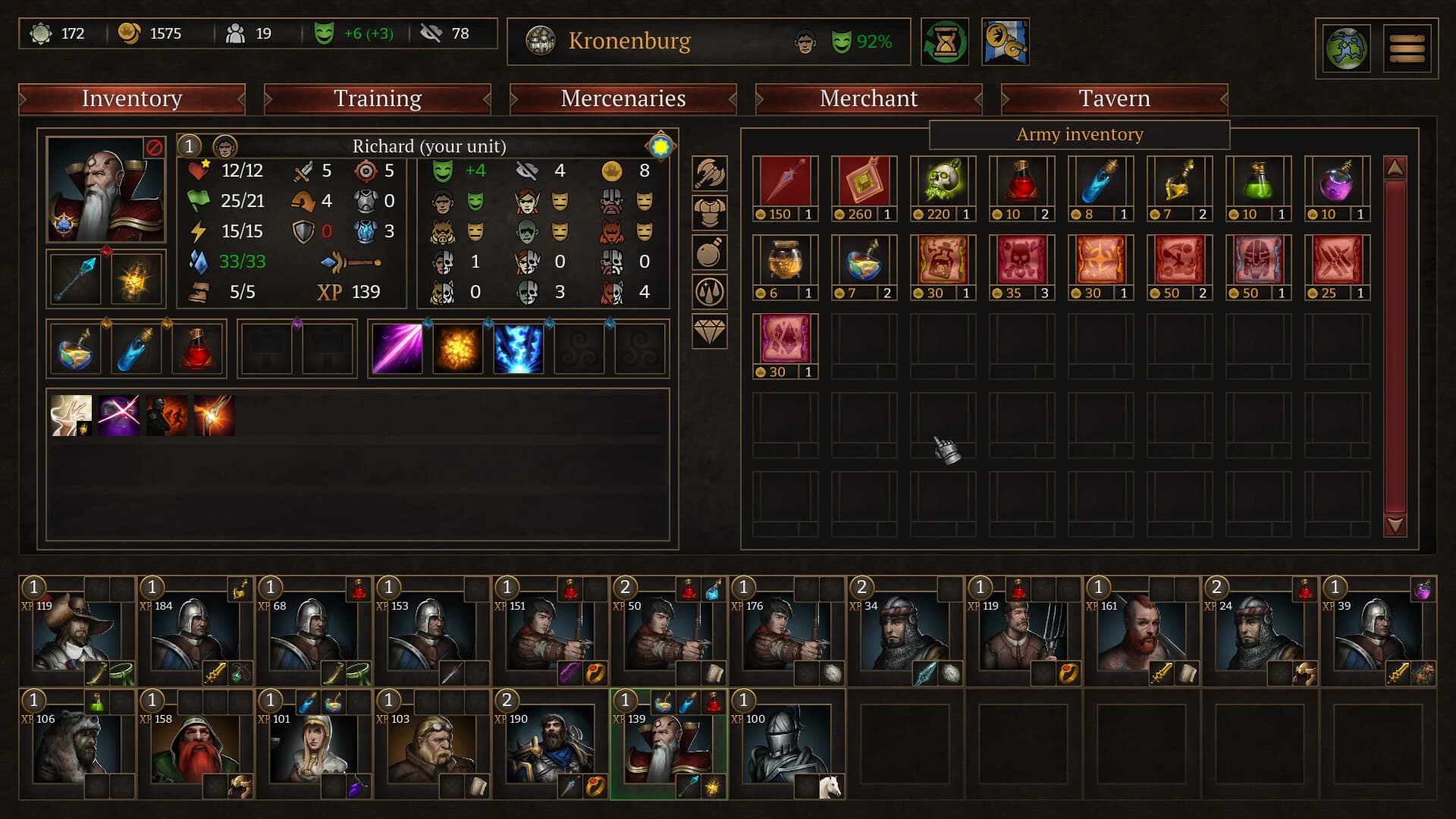Select the magenta beam spell icon
Screen dimensions: 1456x819
point(397,349)
